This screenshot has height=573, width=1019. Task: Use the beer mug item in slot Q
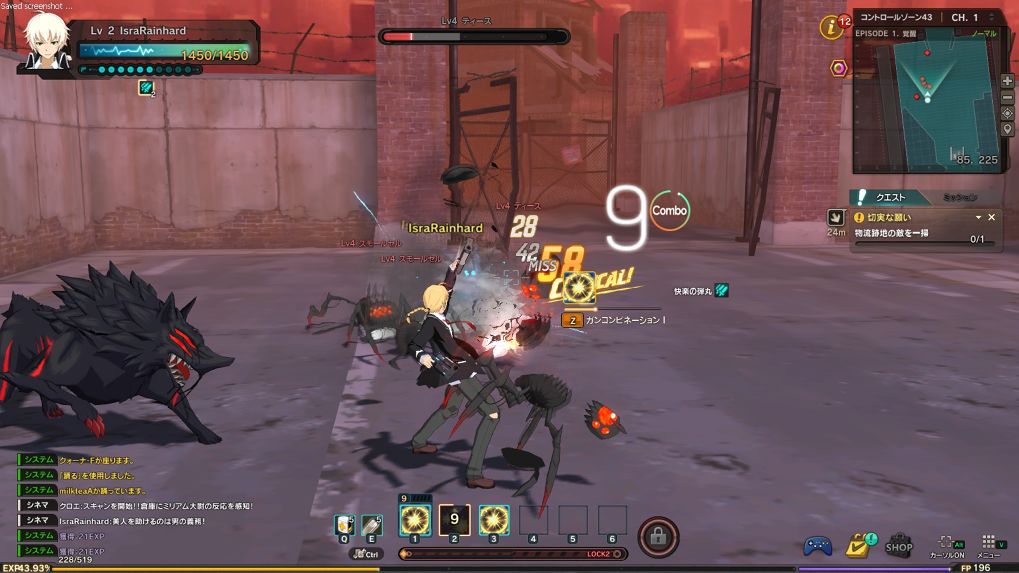(x=343, y=523)
